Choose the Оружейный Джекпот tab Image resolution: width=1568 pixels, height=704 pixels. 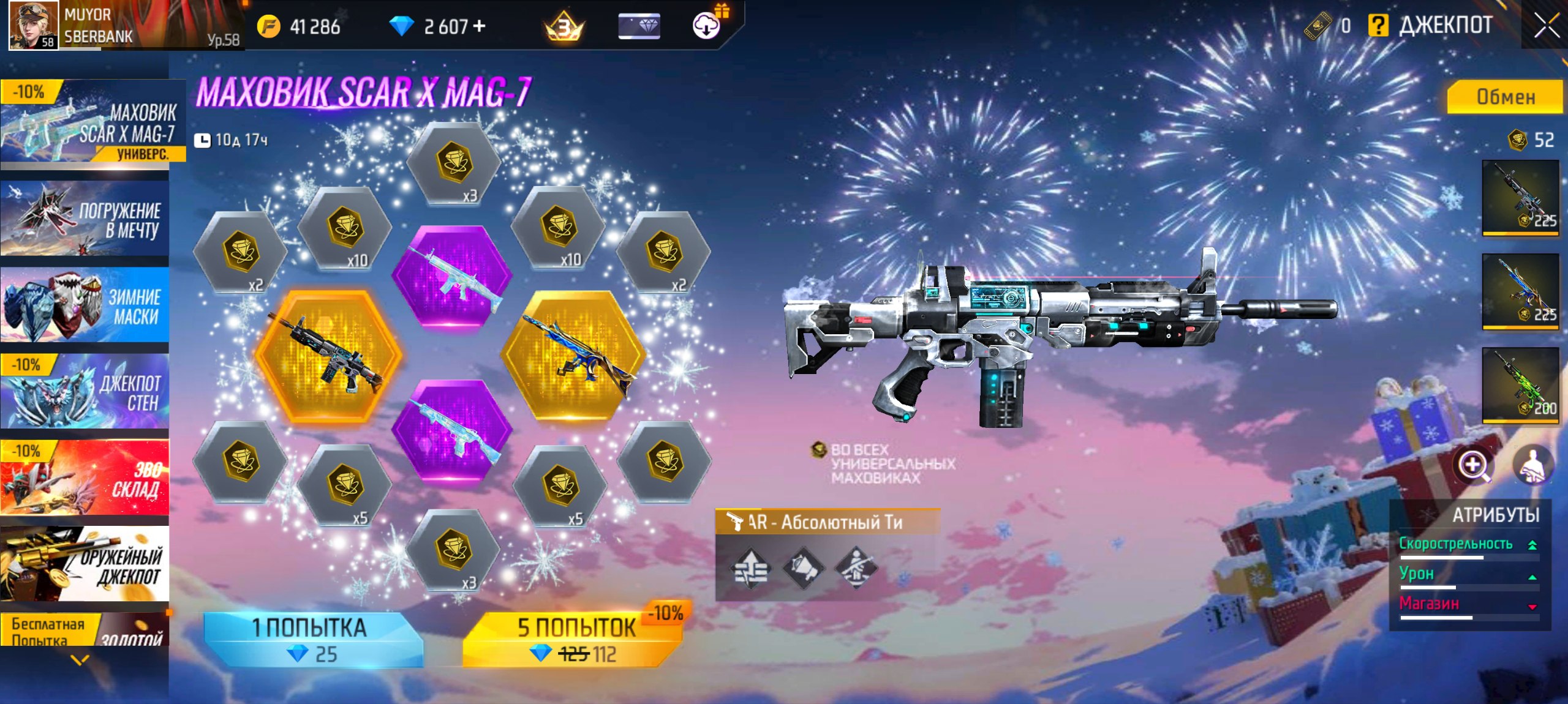point(85,564)
